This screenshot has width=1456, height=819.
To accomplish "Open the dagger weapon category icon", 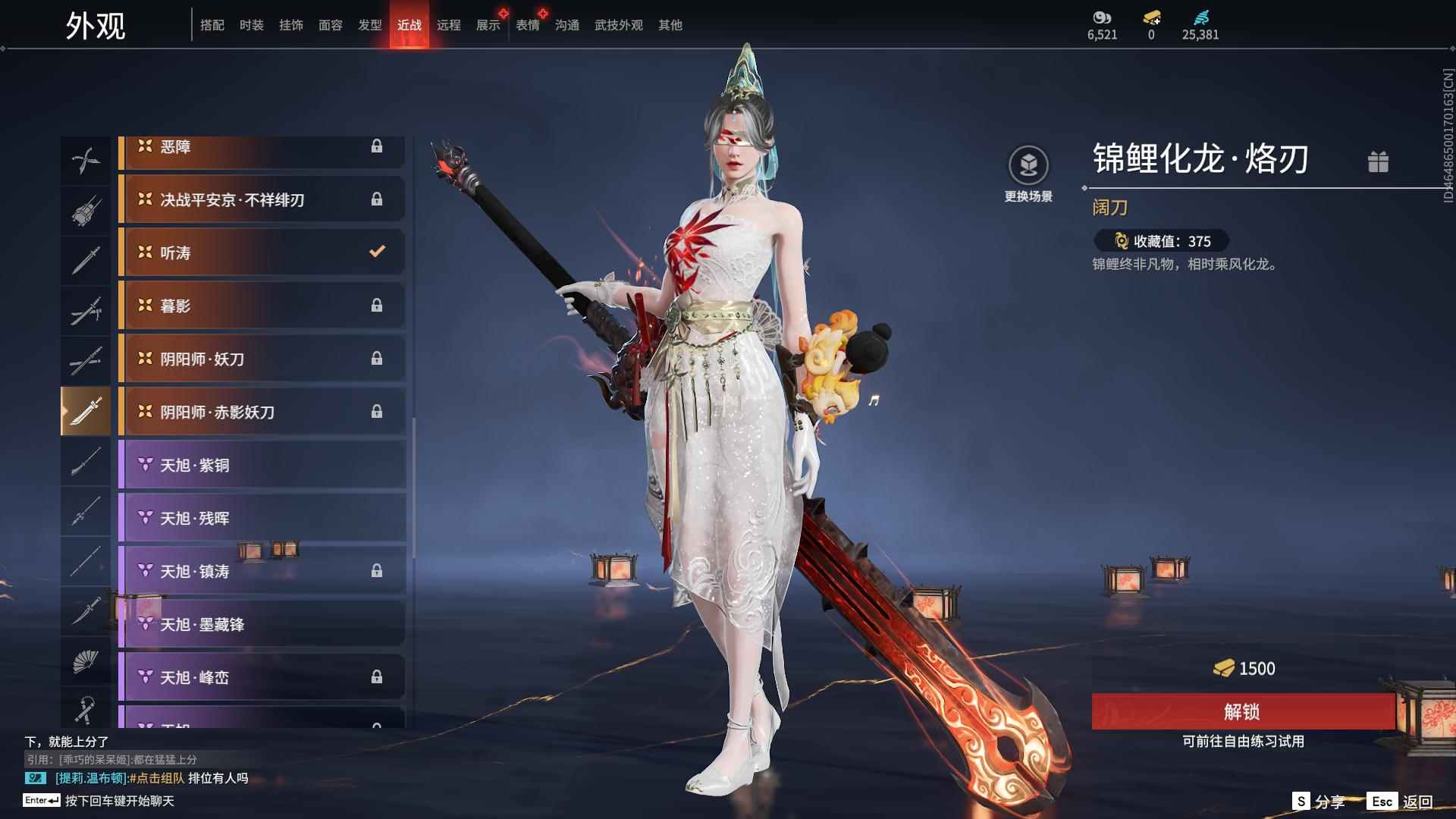I will [x=86, y=610].
